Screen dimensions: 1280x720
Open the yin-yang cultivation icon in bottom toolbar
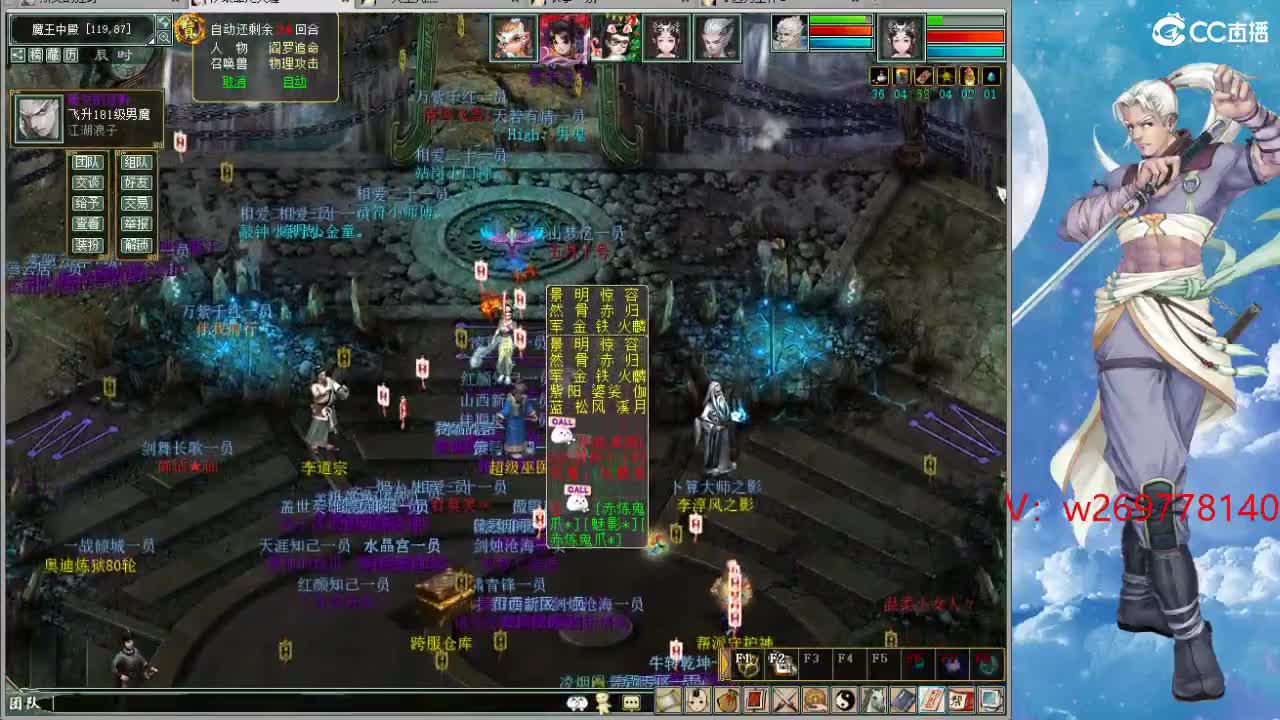pos(845,698)
